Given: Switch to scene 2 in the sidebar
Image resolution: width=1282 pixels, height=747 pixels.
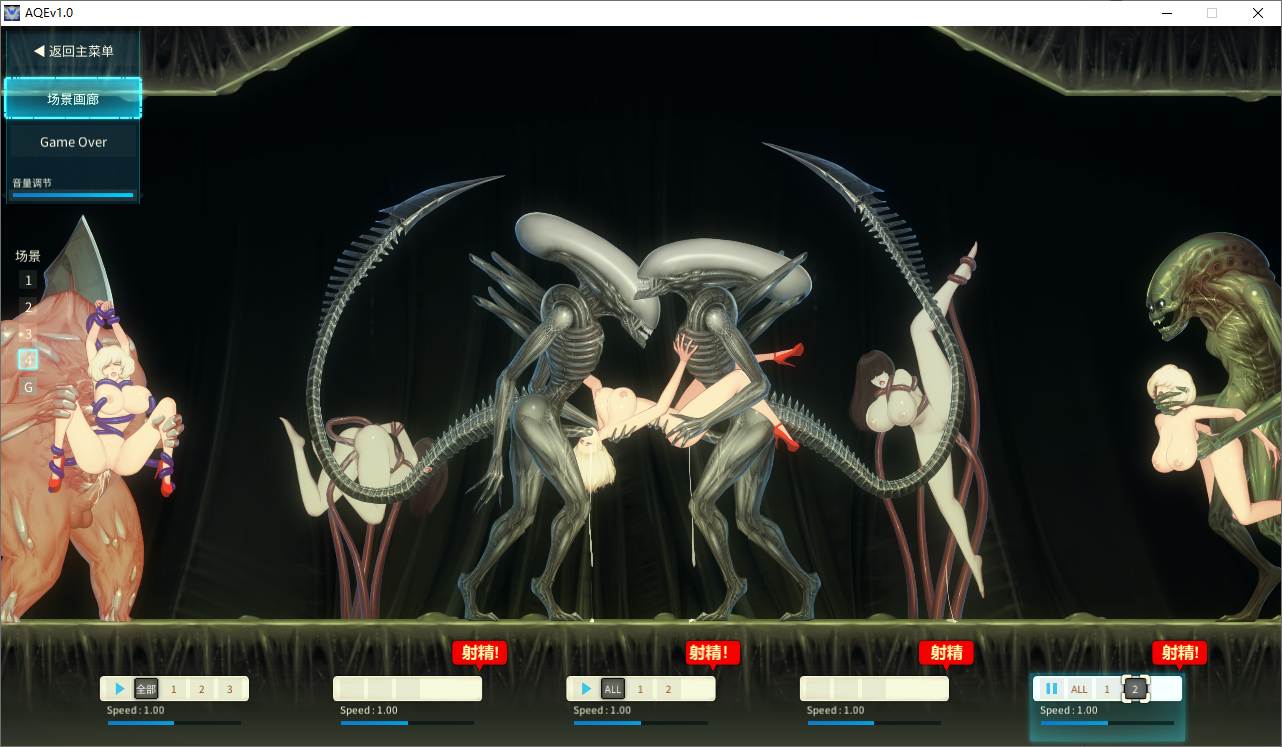Looking at the screenshot, I should (27, 306).
